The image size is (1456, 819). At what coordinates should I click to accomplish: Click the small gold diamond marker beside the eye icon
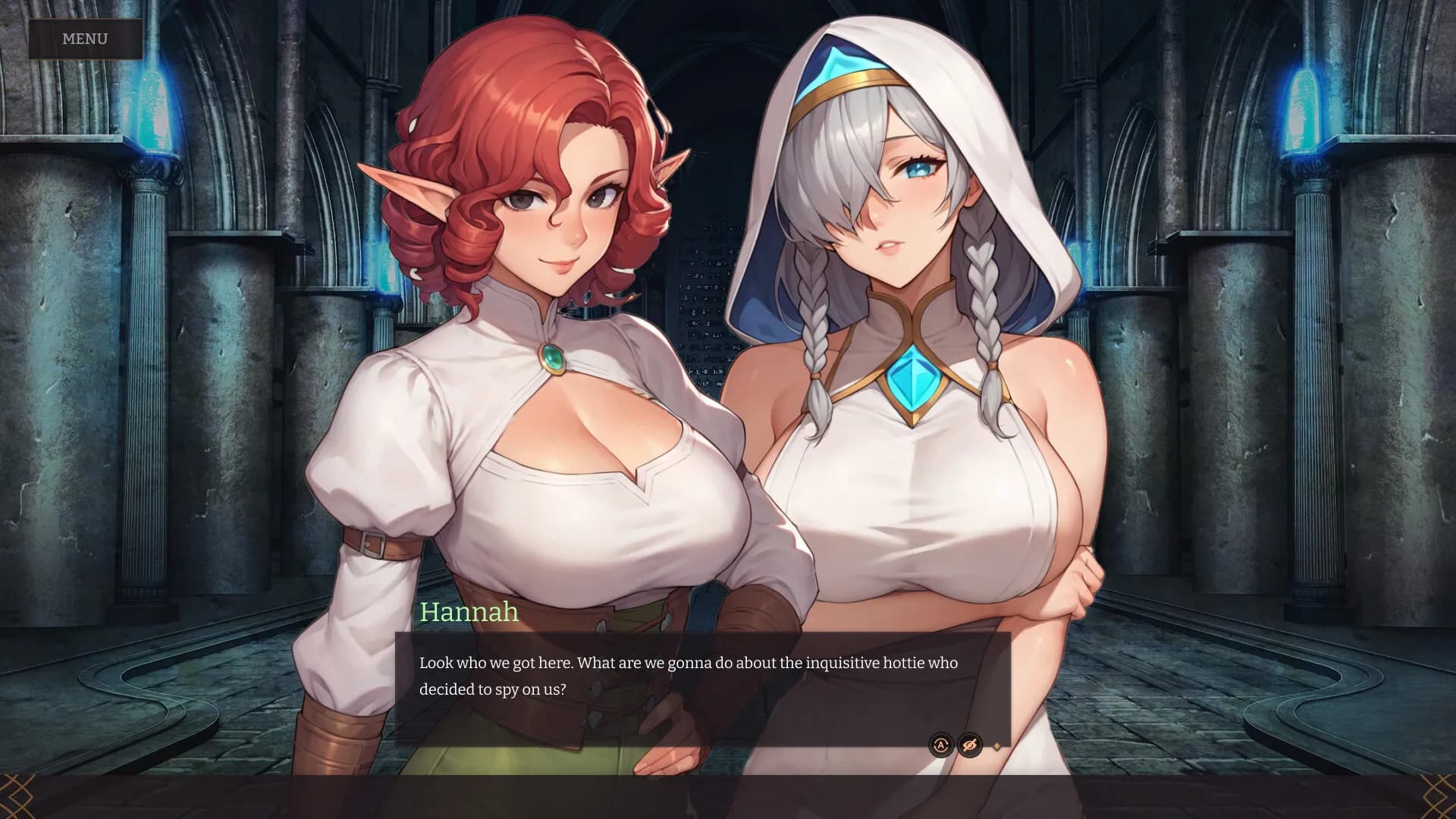(x=996, y=747)
